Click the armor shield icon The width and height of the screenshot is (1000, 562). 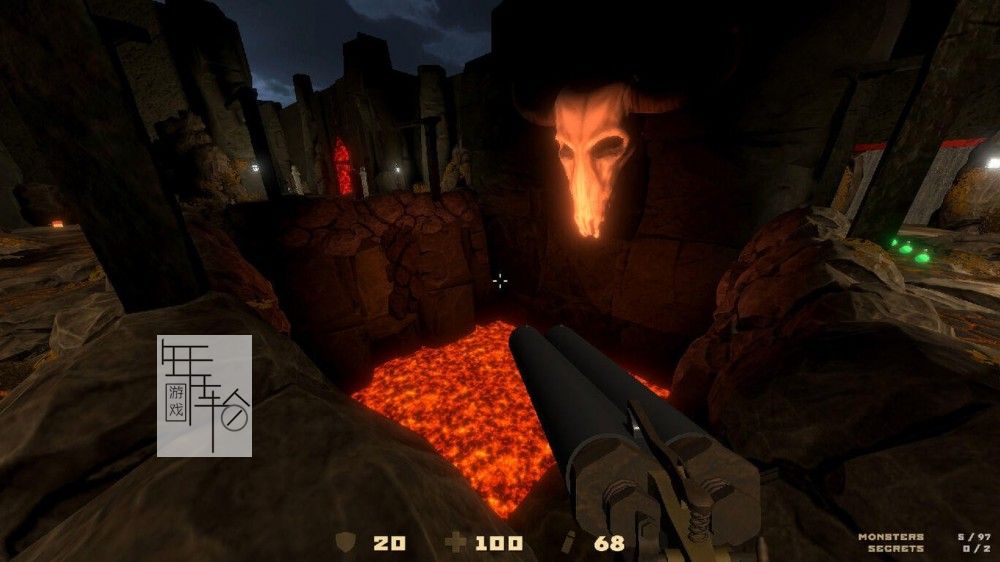coord(346,542)
